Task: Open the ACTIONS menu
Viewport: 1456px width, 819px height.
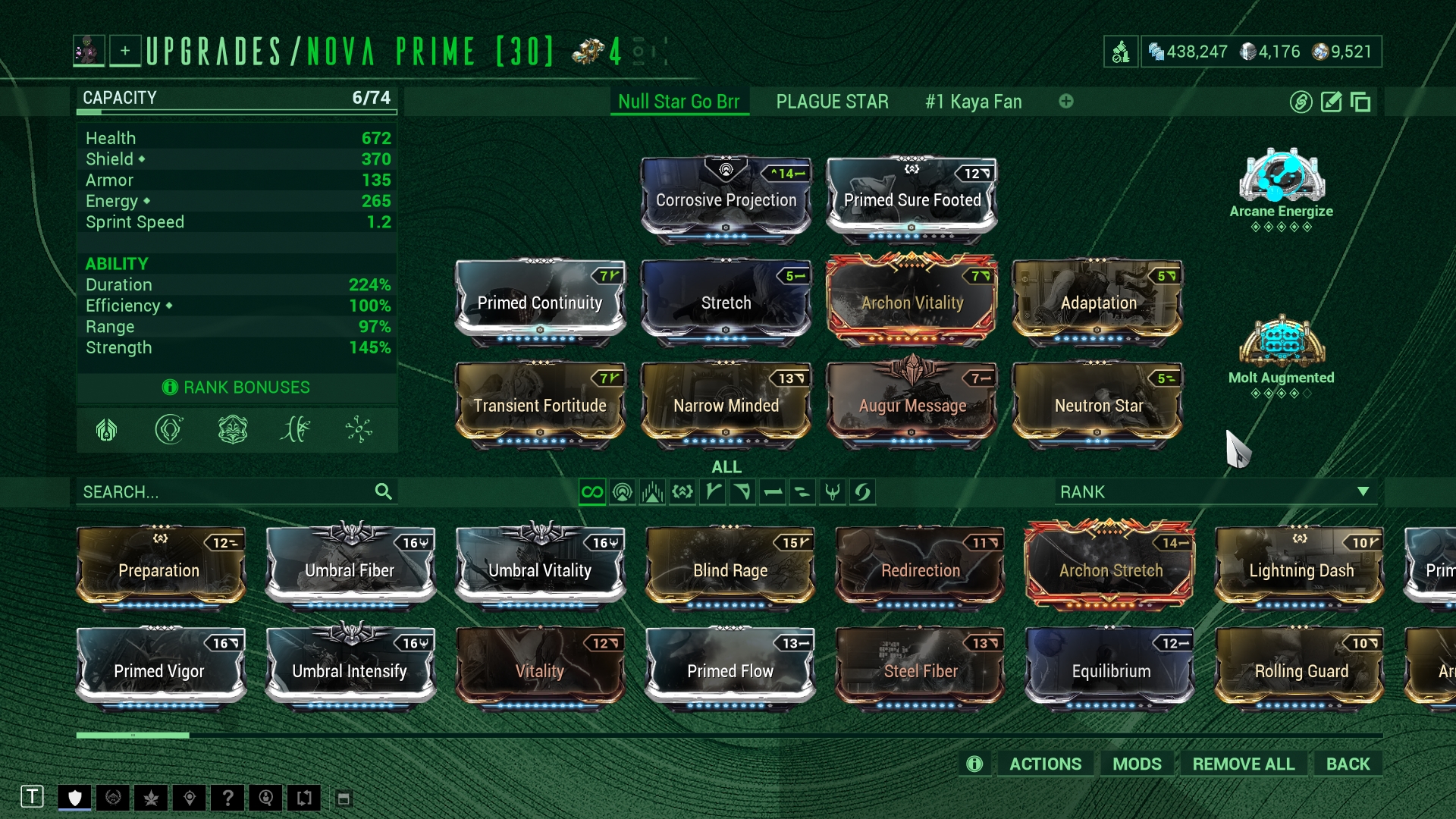Action: coord(1045,764)
